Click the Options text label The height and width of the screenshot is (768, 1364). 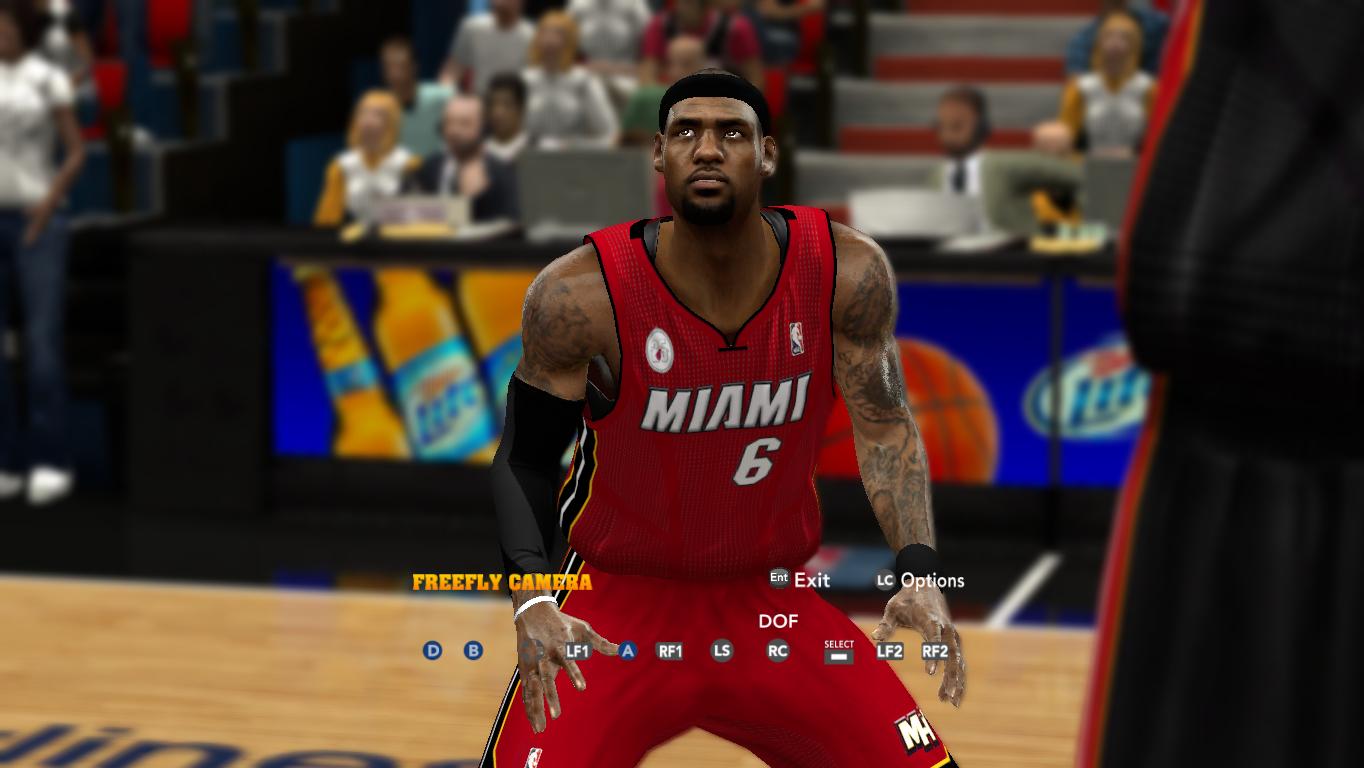pos(932,581)
